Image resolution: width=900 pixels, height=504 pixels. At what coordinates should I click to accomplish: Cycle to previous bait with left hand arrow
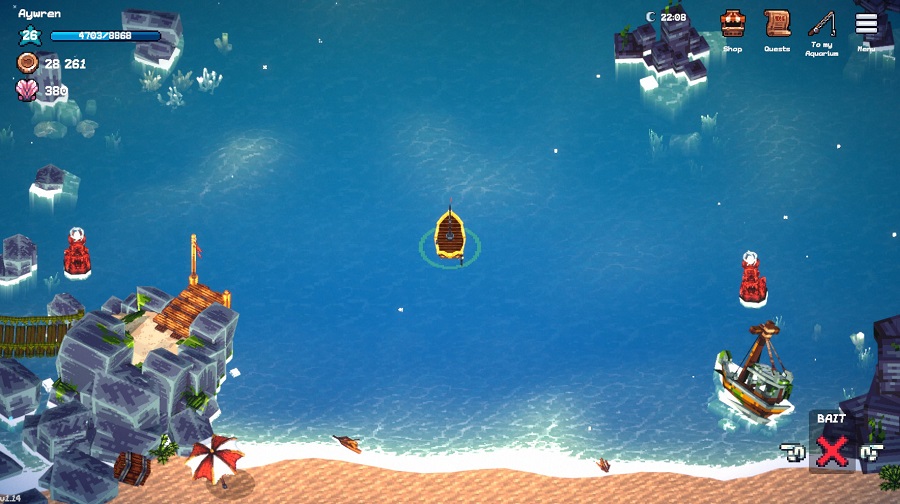pos(794,453)
